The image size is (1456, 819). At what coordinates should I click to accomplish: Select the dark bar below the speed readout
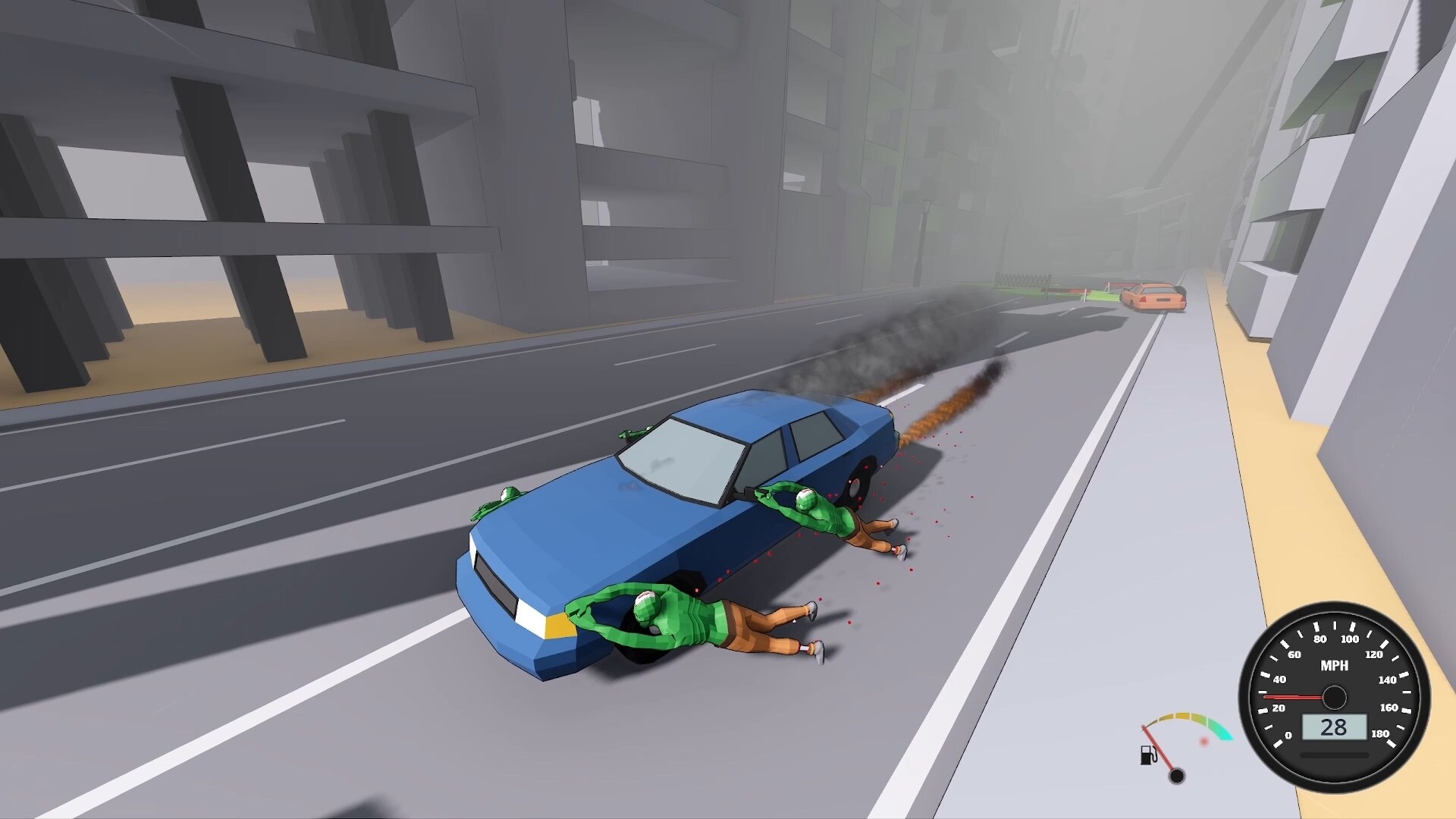[x=1334, y=755]
